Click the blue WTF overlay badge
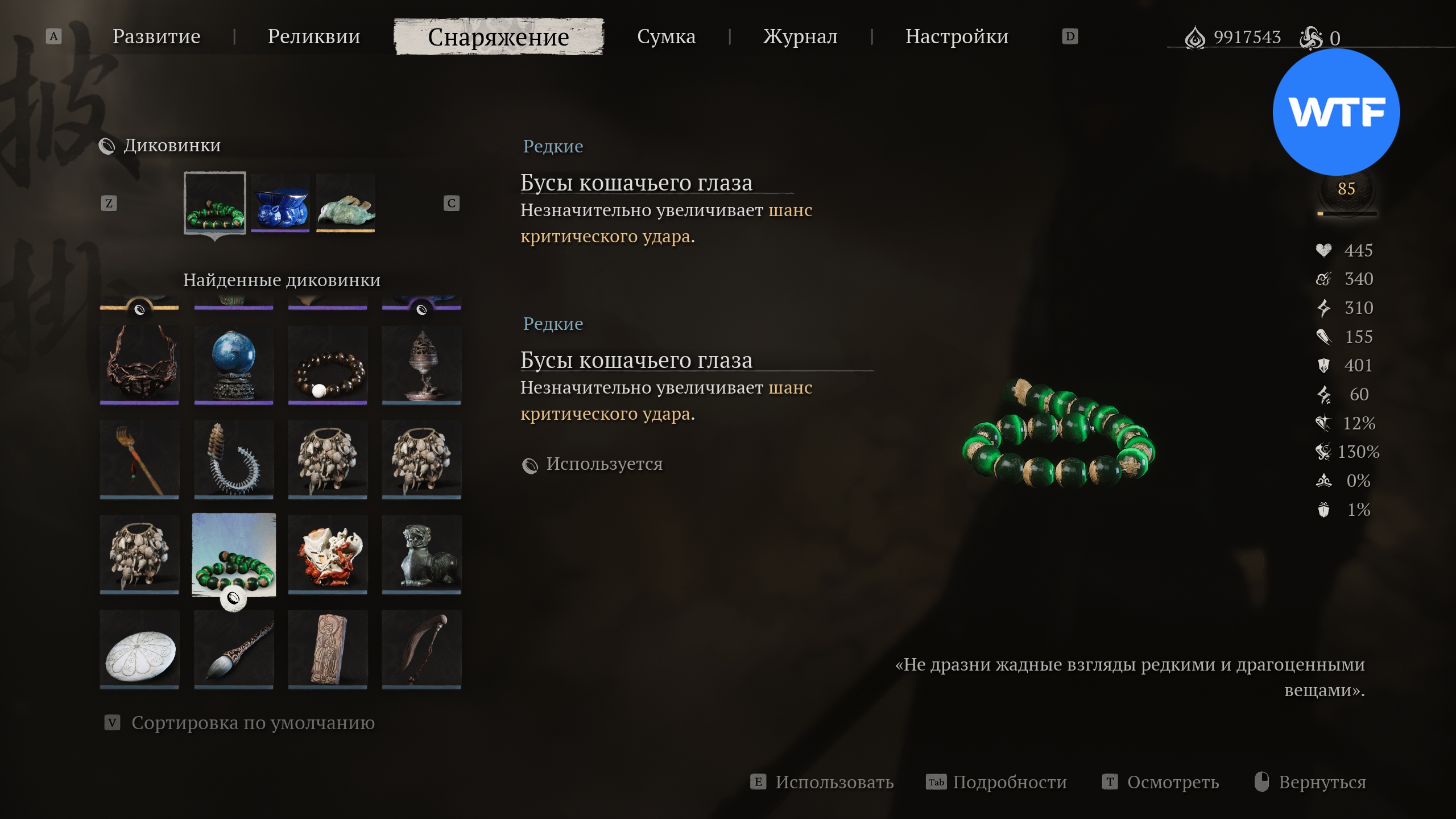 pos(1336,112)
